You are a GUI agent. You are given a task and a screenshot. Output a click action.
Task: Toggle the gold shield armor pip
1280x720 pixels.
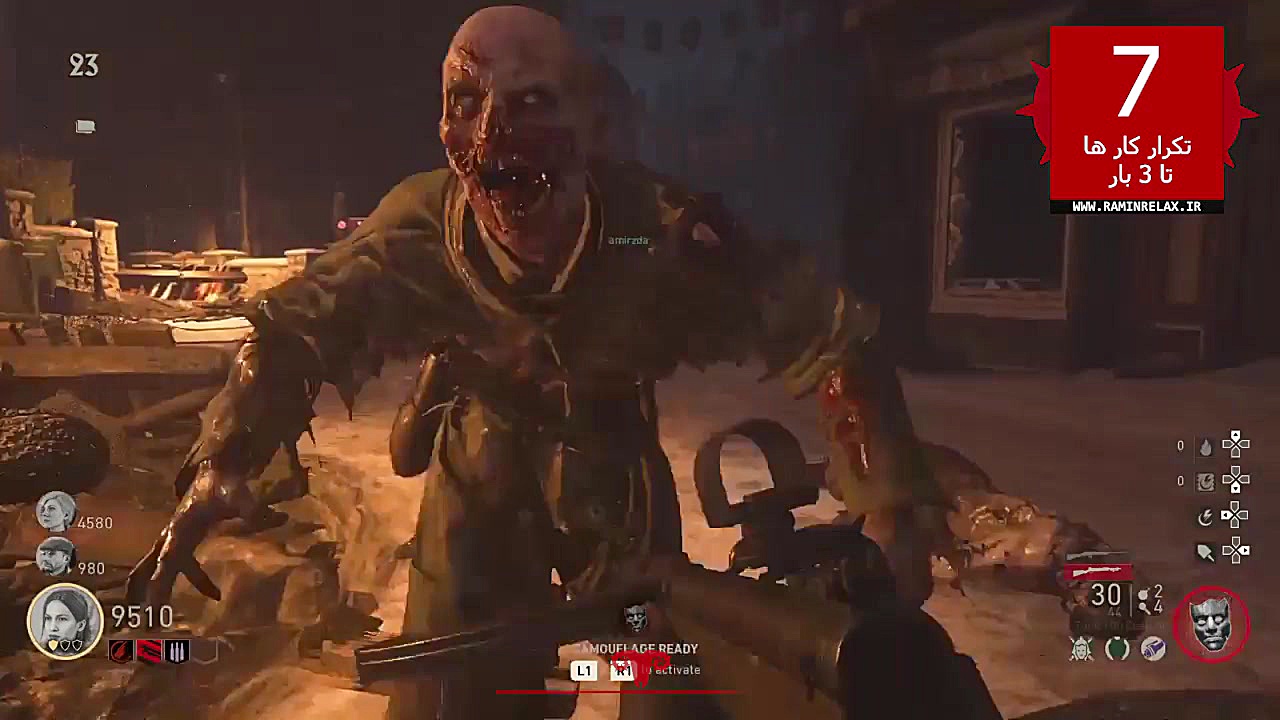(x=53, y=646)
